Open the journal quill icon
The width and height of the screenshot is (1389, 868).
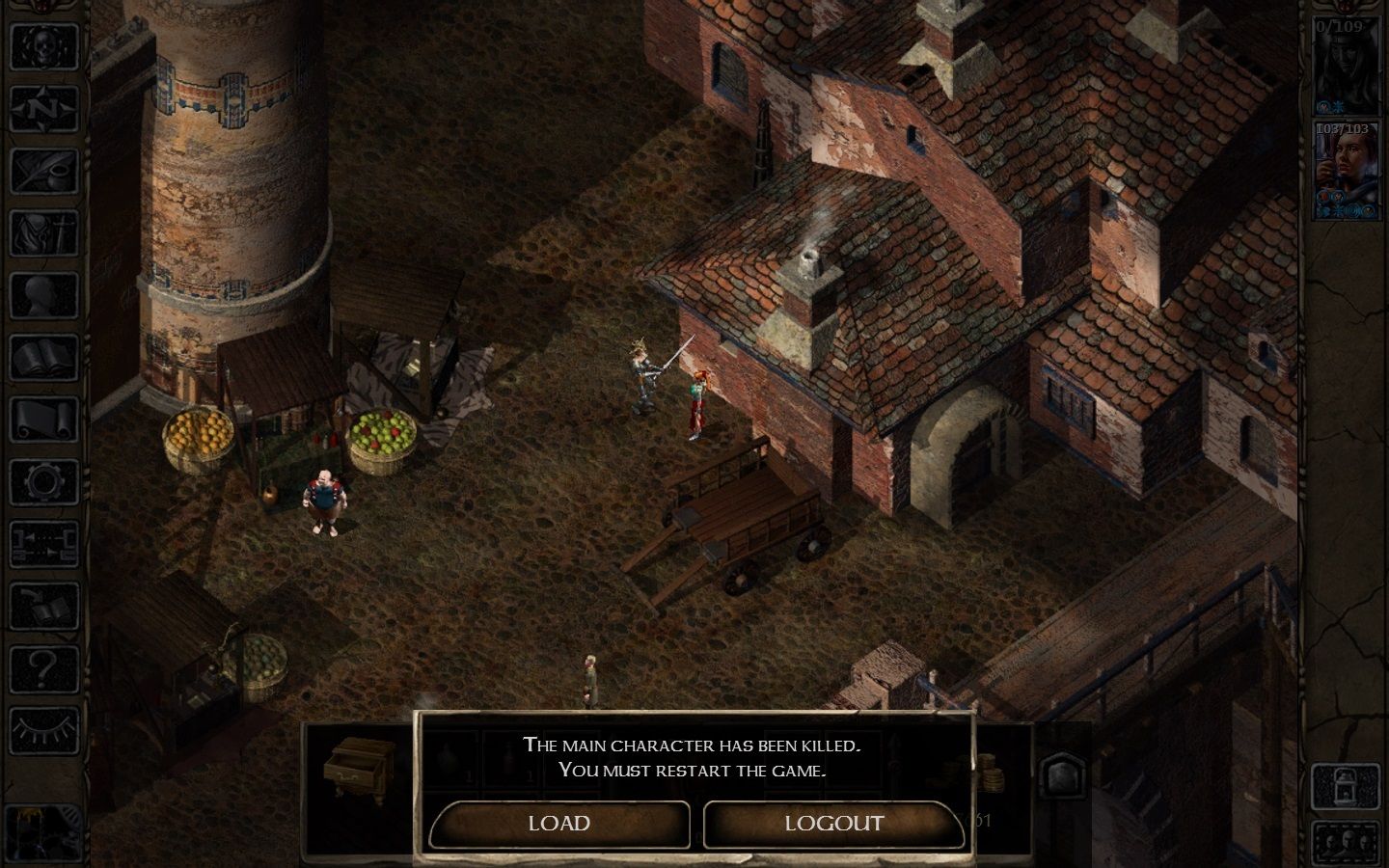[x=43, y=172]
